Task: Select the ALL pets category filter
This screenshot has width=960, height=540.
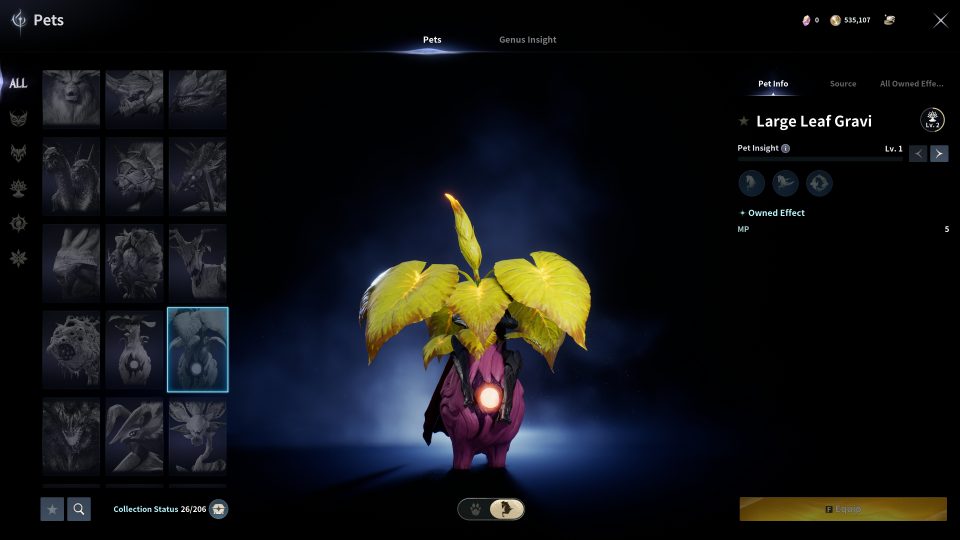Action: pos(18,84)
